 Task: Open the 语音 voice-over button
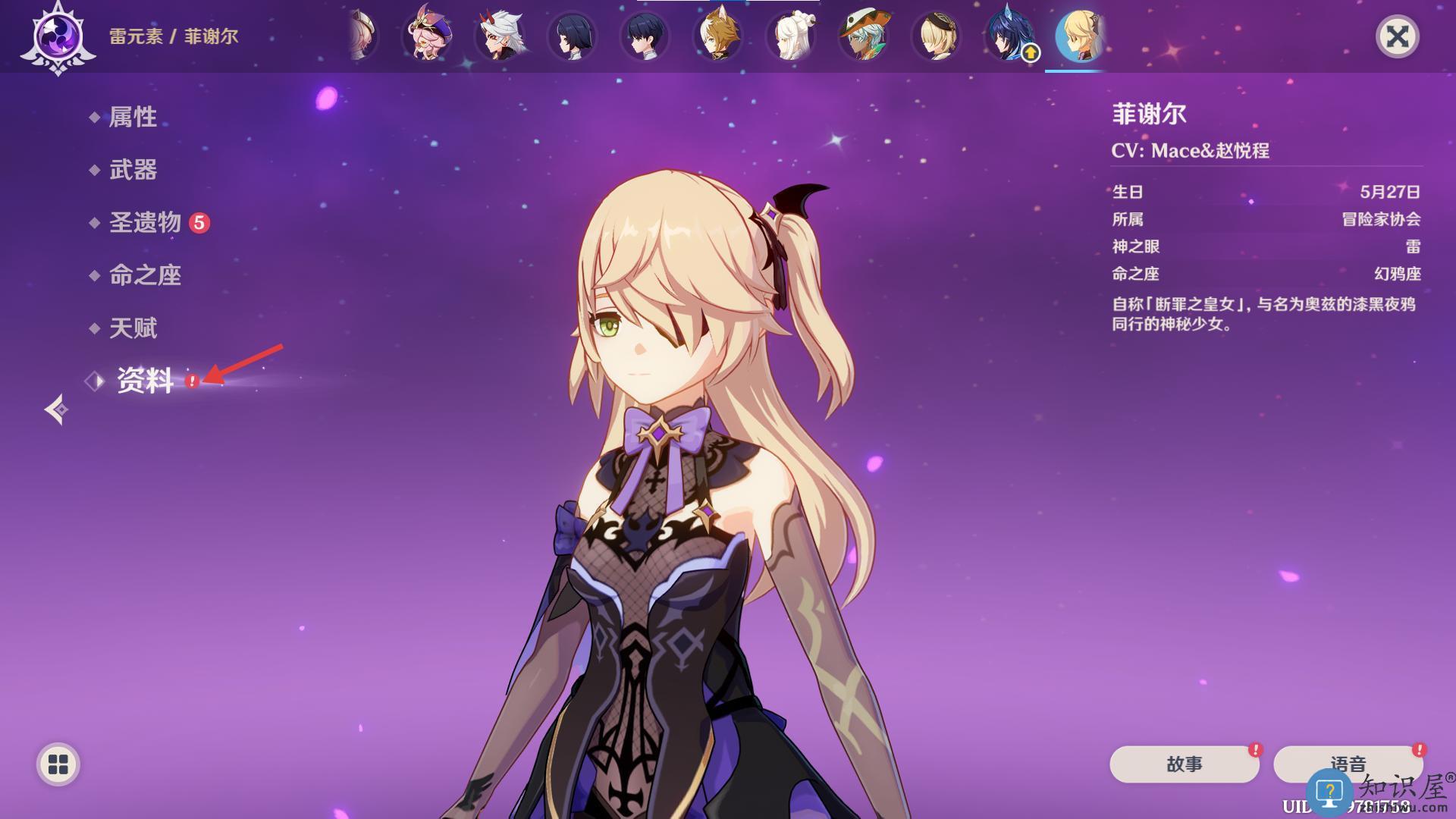tap(1347, 764)
